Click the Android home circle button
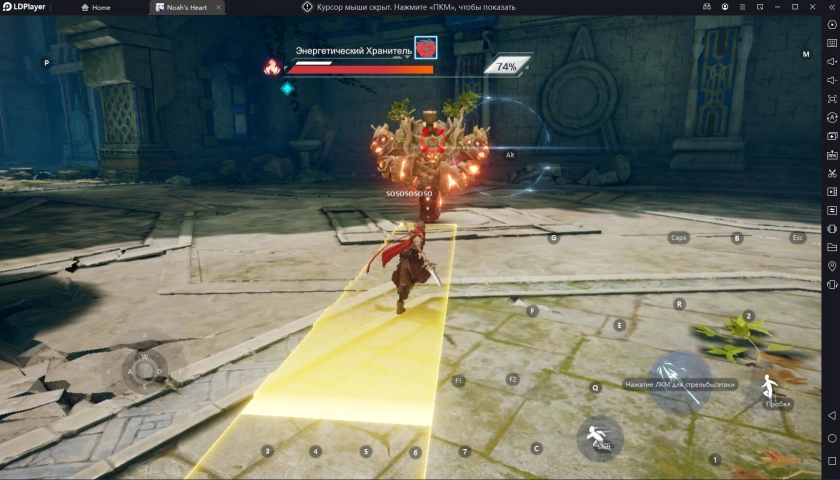Screen dimensions: 840x480 pyautogui.click(x=832, y=438)
